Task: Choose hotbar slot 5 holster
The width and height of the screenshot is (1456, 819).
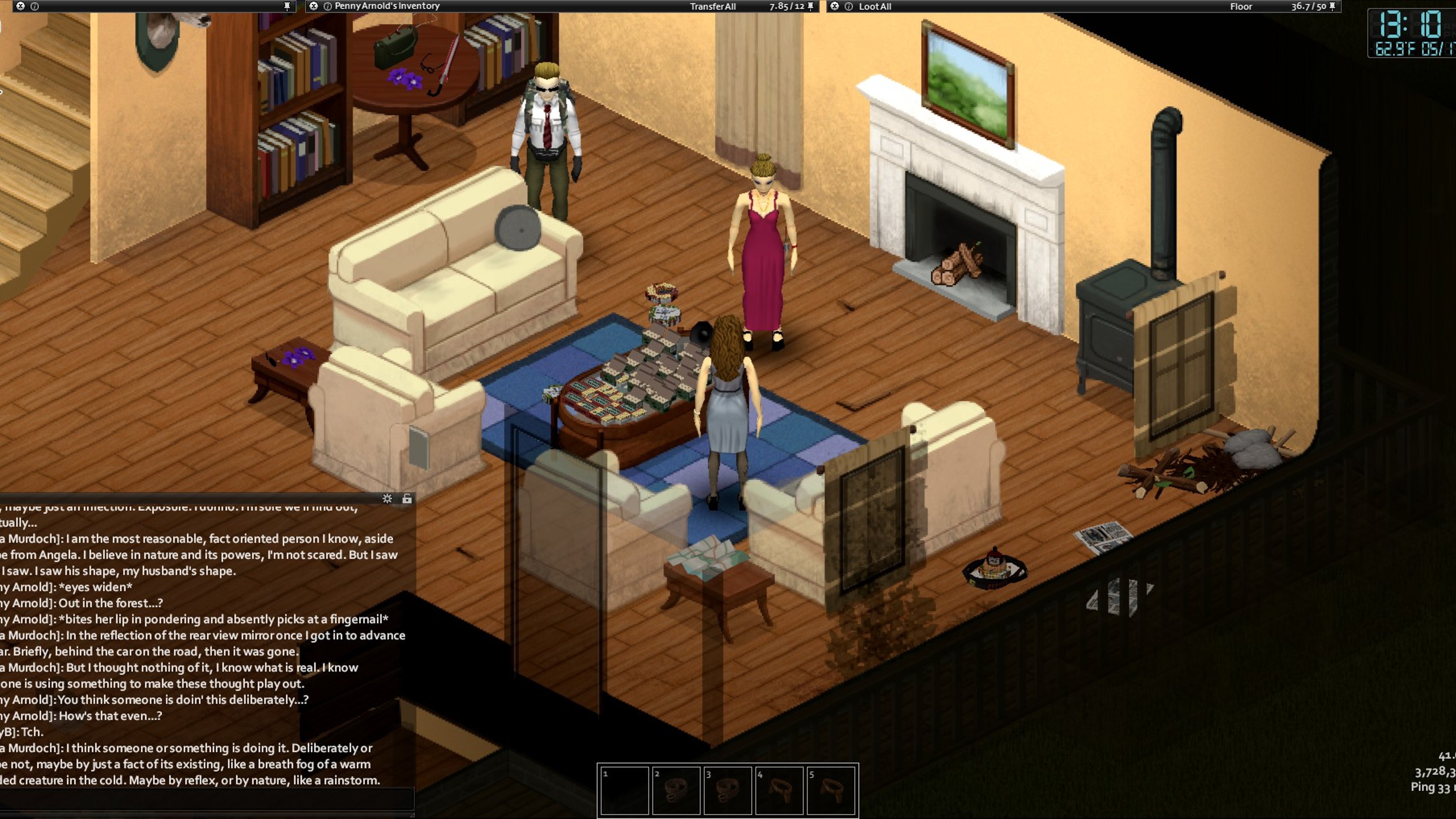Action: point(831,790)
